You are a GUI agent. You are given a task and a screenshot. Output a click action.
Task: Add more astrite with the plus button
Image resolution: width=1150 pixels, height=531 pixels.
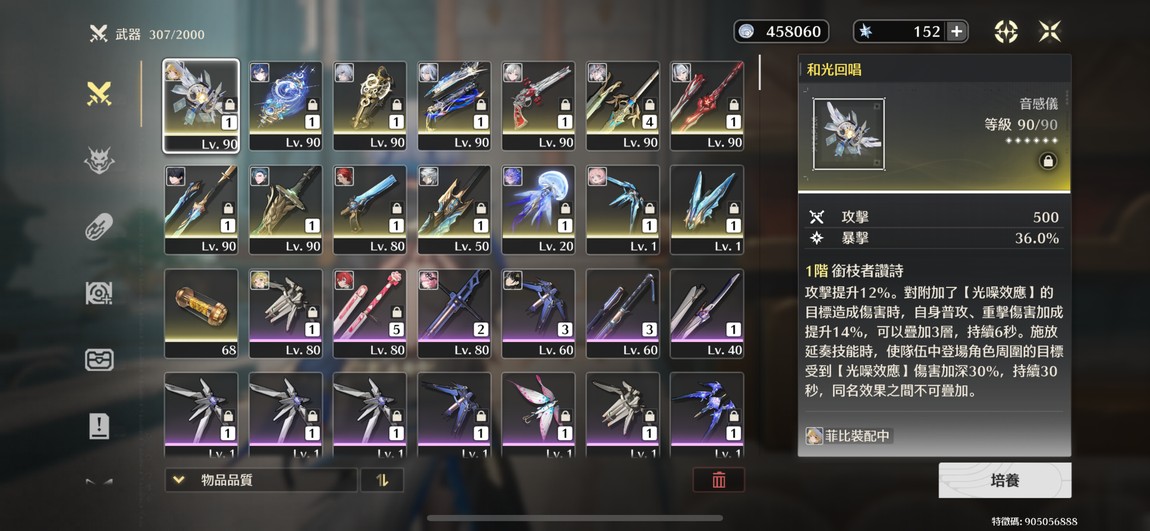(x=957, y=31)
